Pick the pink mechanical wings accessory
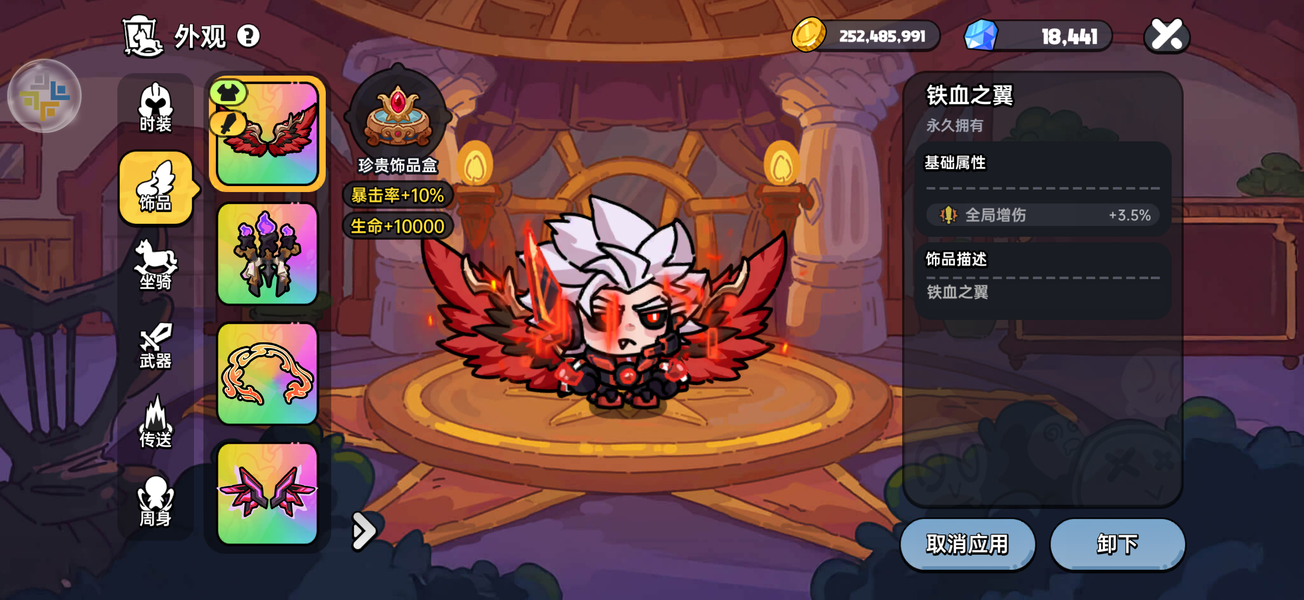Viewport: 1304px width, 600px height. tap(267, 494)
